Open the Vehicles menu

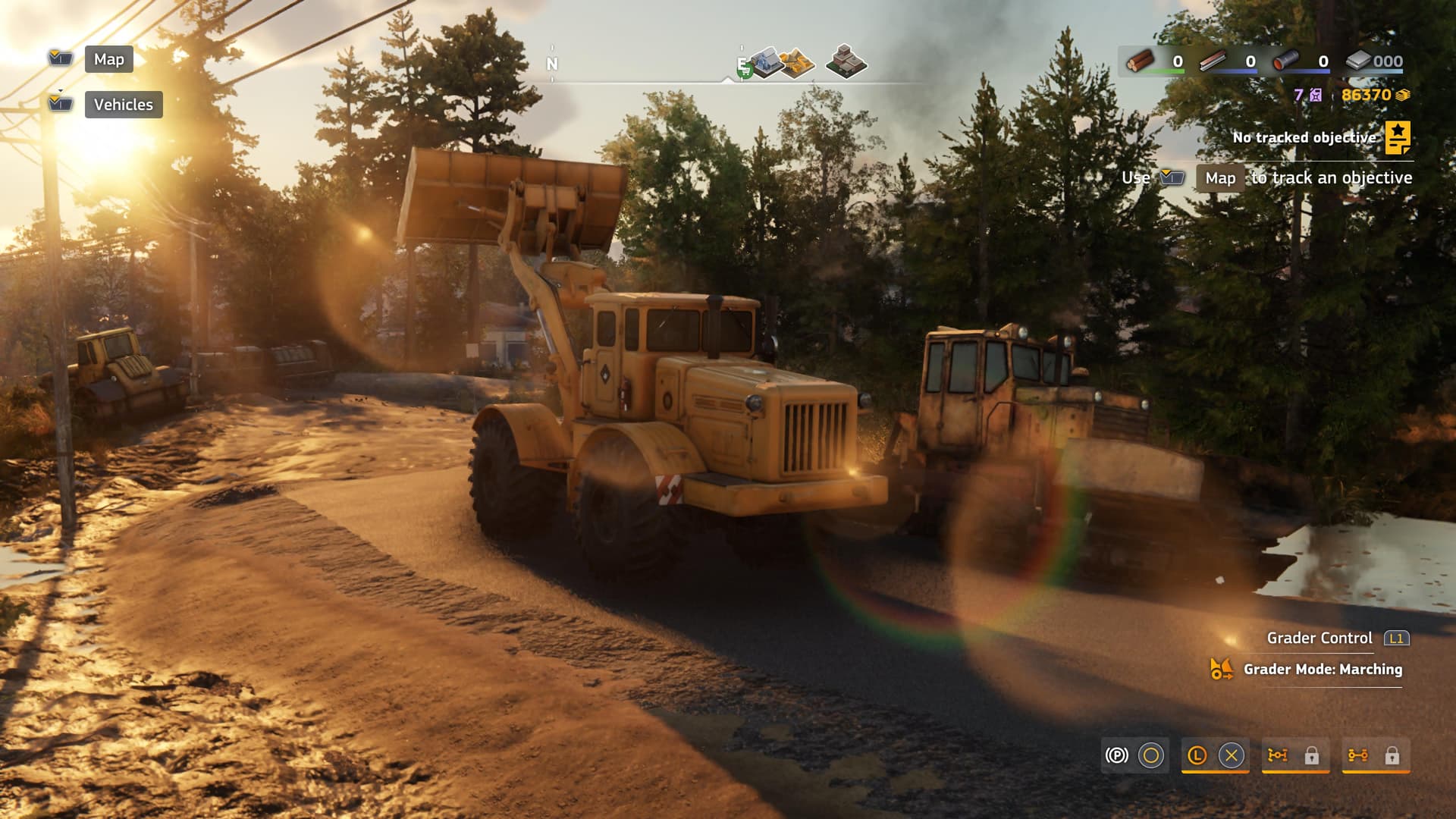point(123,105)
